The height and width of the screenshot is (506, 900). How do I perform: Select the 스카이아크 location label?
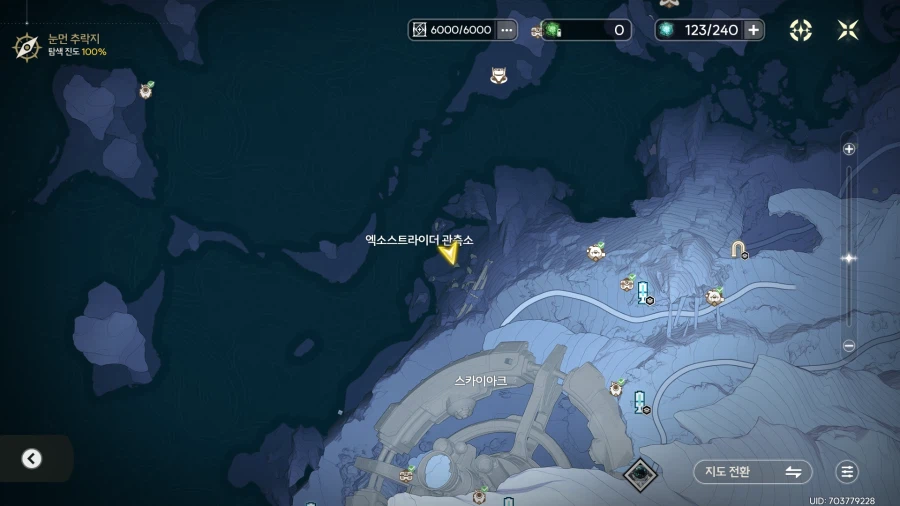(480, 381)
